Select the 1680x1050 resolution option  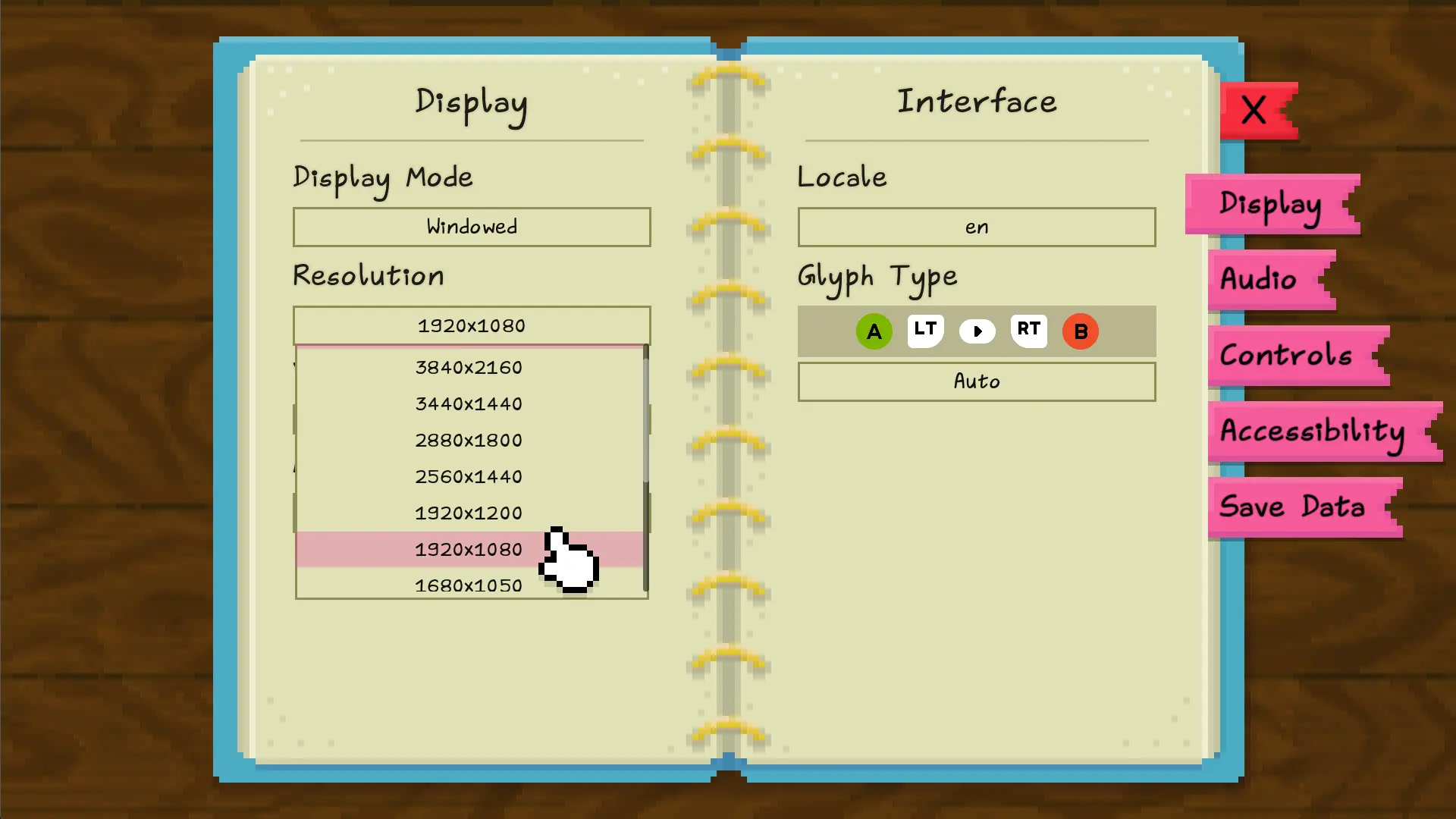point(469,585)
